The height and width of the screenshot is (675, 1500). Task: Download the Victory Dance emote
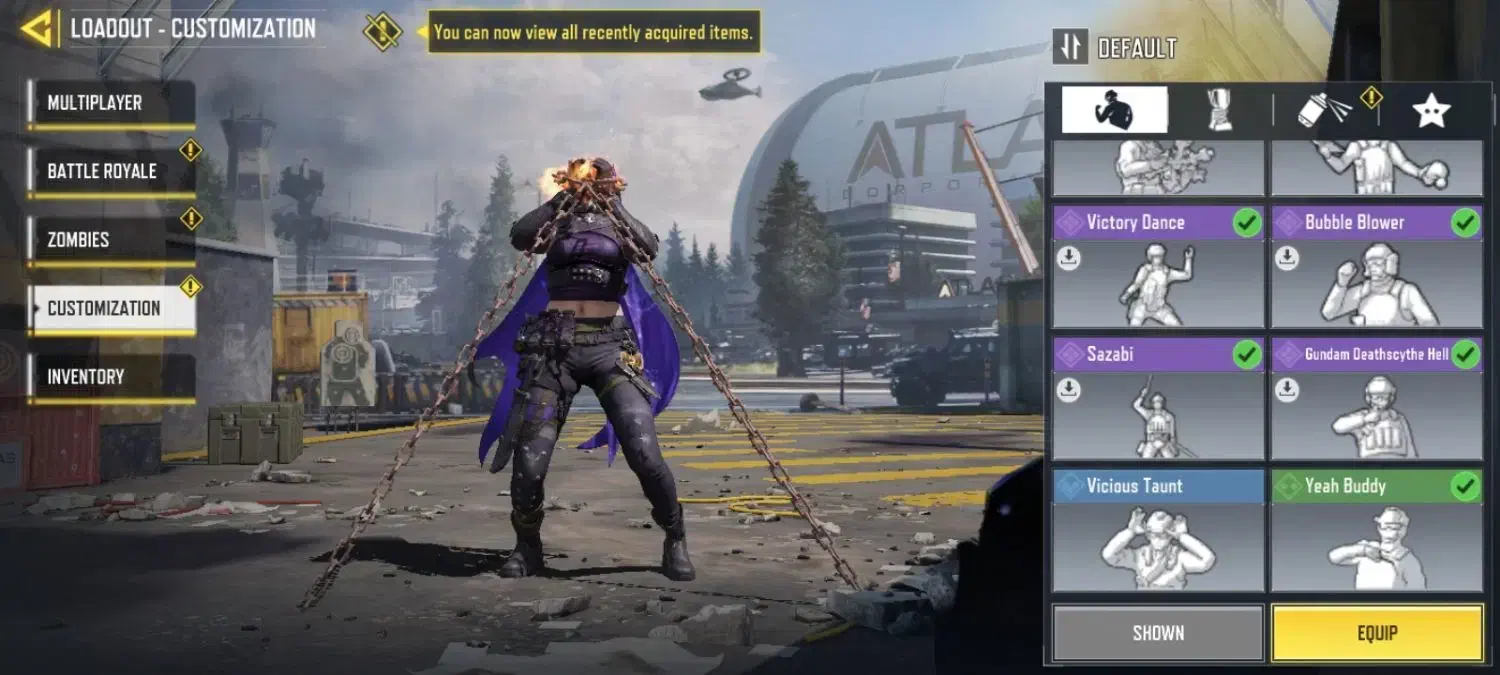(1069, 259)
